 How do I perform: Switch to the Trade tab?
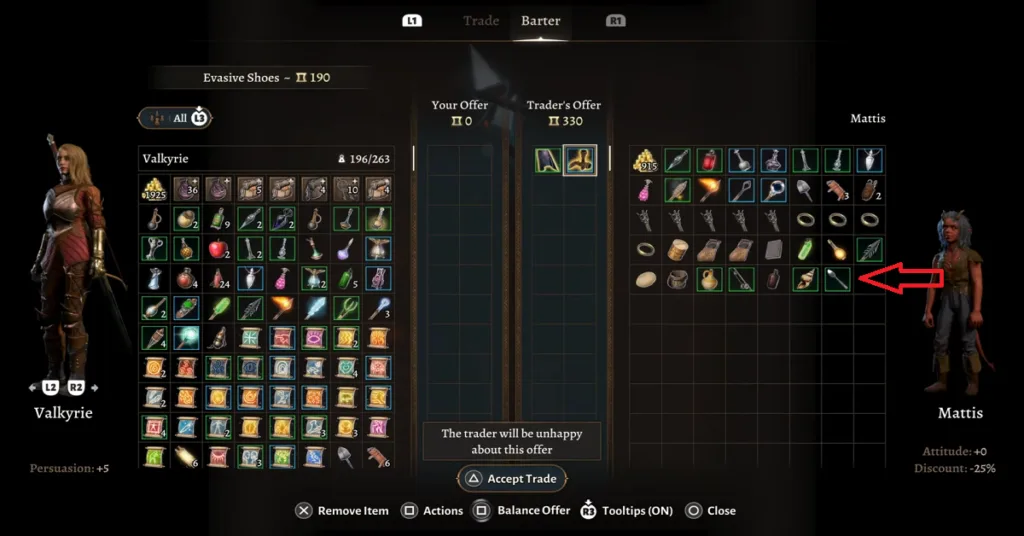(481, 21)
